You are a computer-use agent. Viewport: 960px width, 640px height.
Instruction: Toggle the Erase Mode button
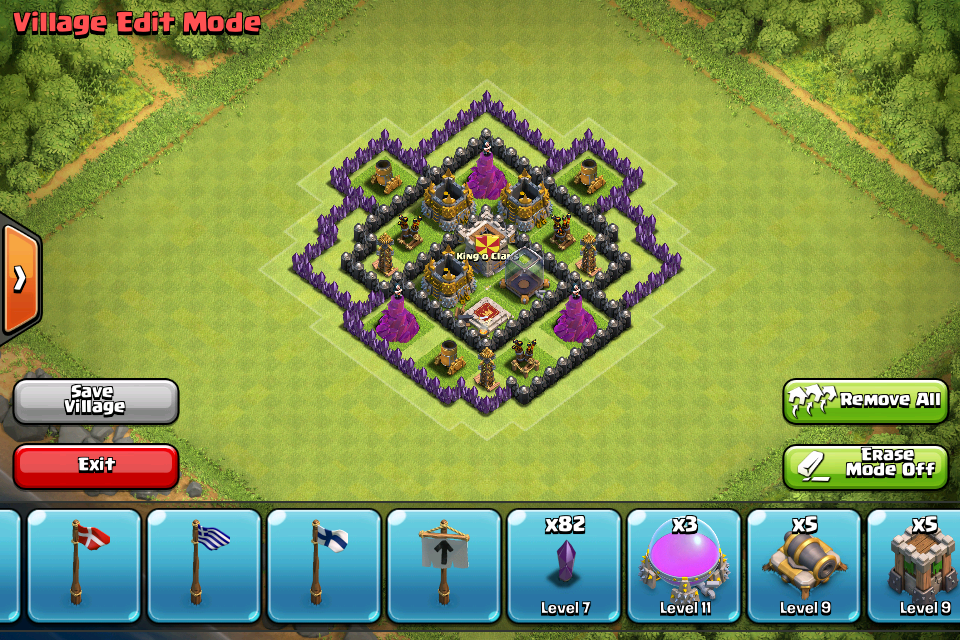point(865,465)
